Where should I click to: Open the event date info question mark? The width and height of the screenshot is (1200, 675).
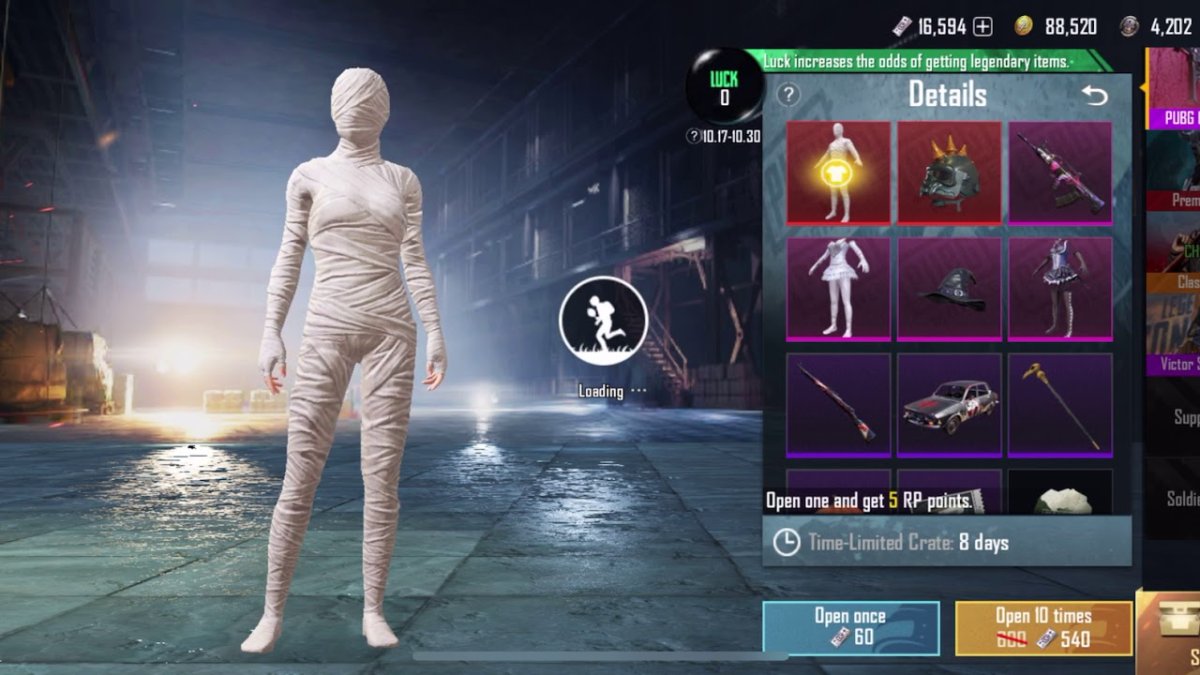pos(693,136)
